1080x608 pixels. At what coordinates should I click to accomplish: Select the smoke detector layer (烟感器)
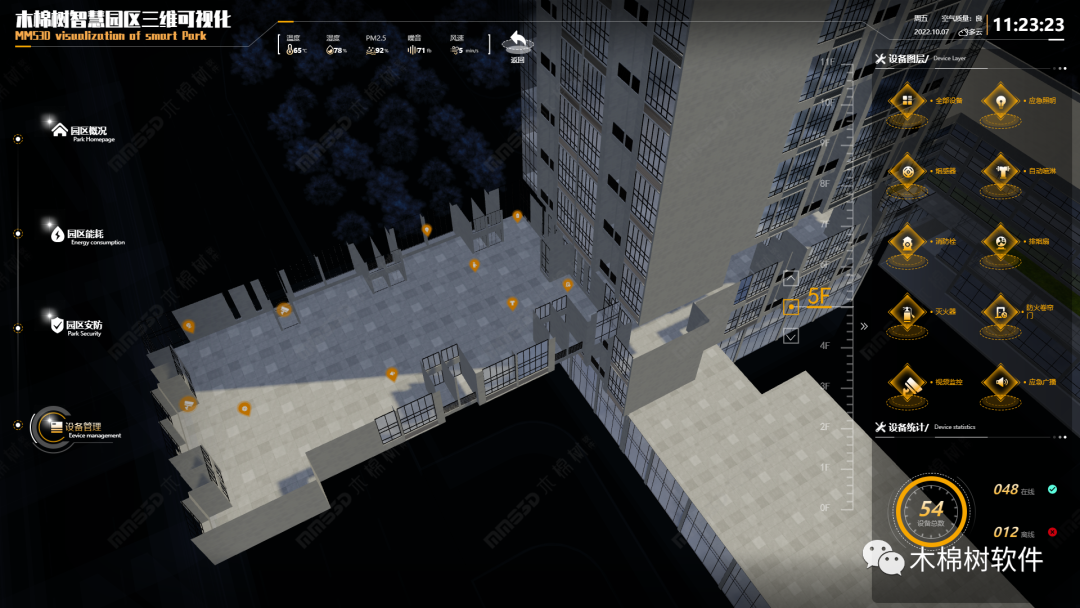tap(907, 171)
